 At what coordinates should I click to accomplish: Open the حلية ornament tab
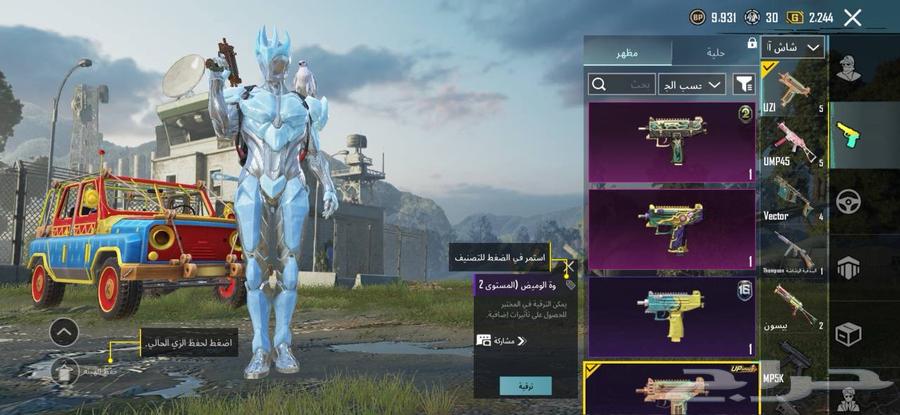[x=713, y=51]
